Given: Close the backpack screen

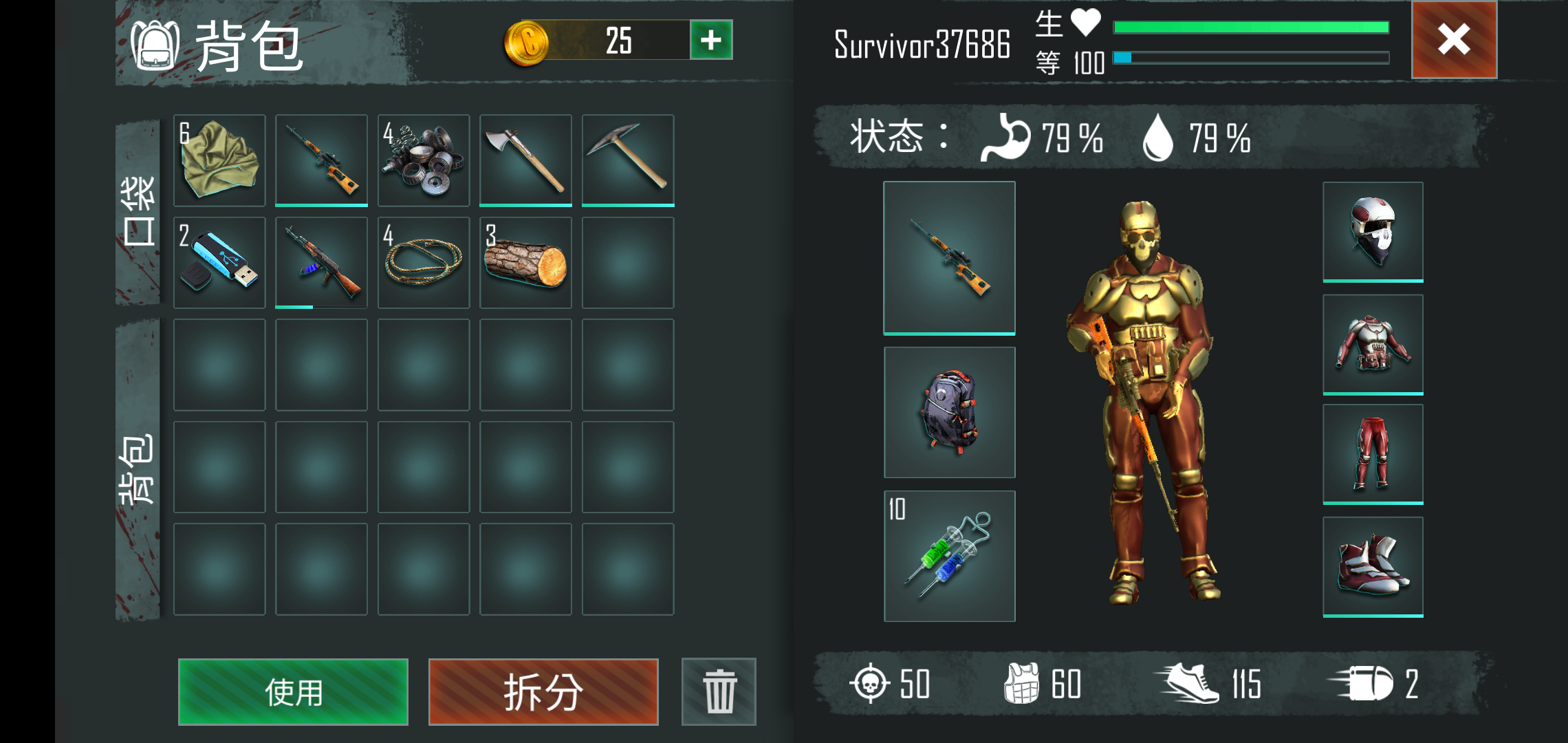Looking at the screenshot, I should pos(1454,40).
